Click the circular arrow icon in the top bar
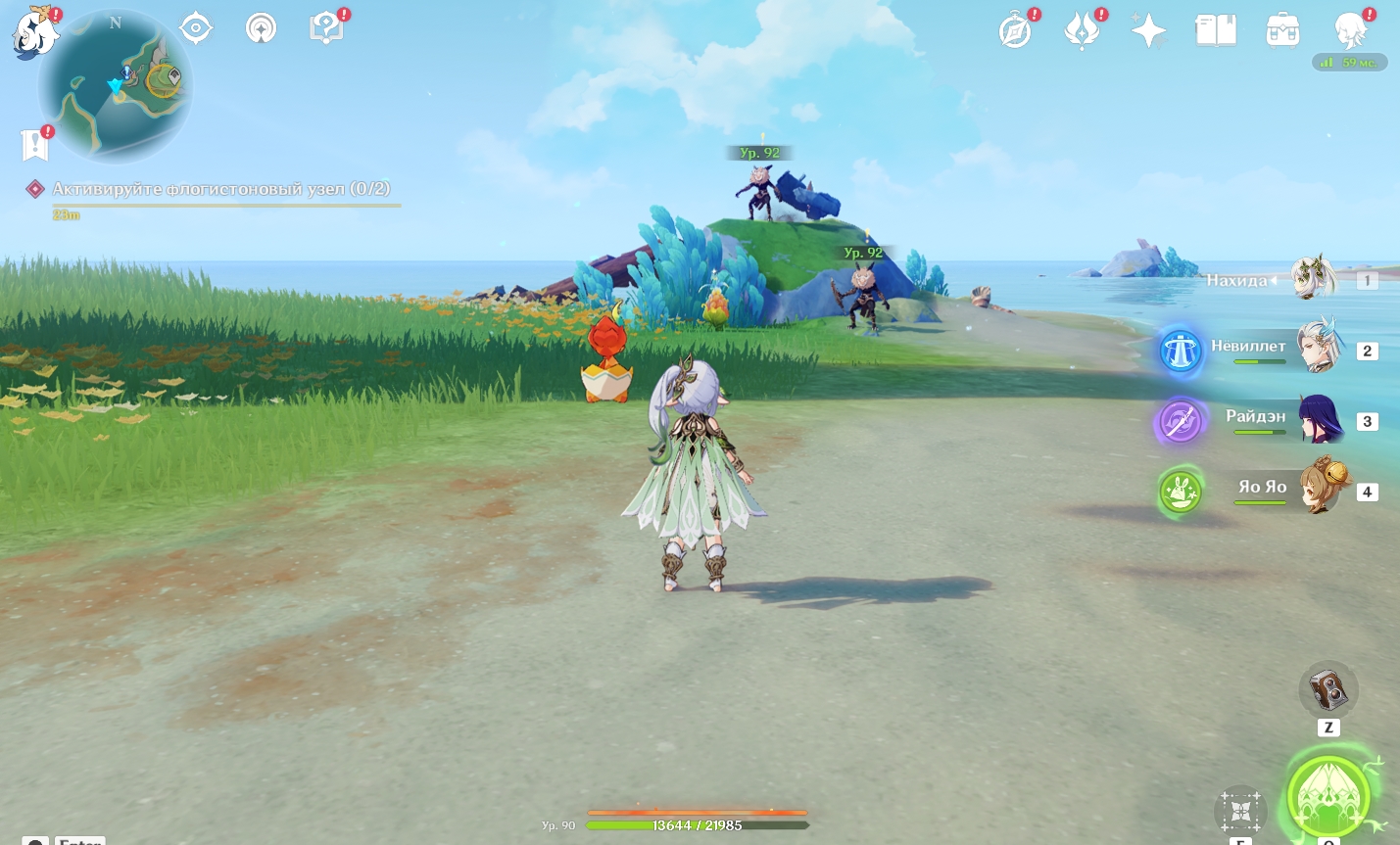1400x845 pixels. coord(261,28)
